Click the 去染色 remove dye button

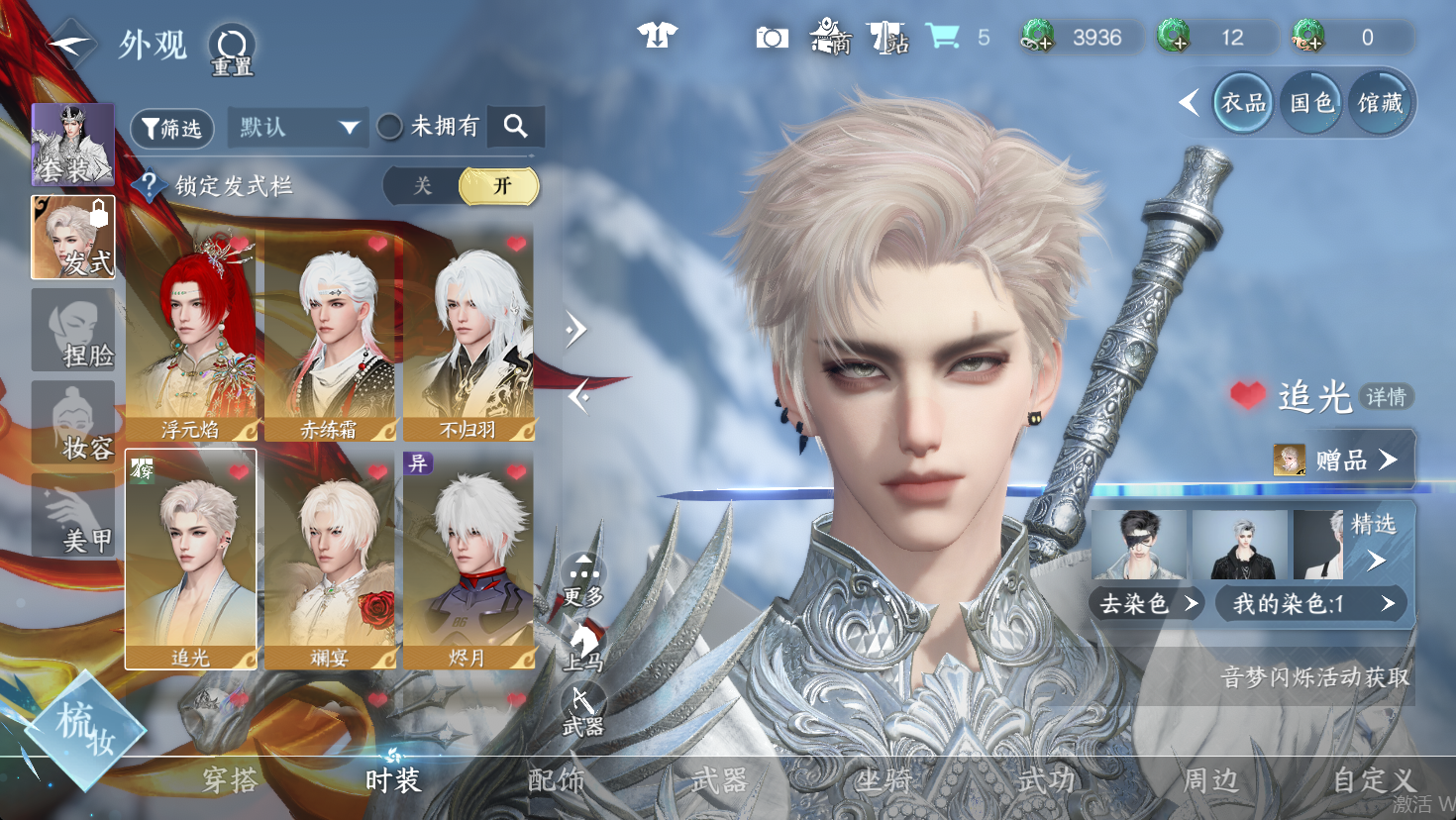[x=1147, y=604]
